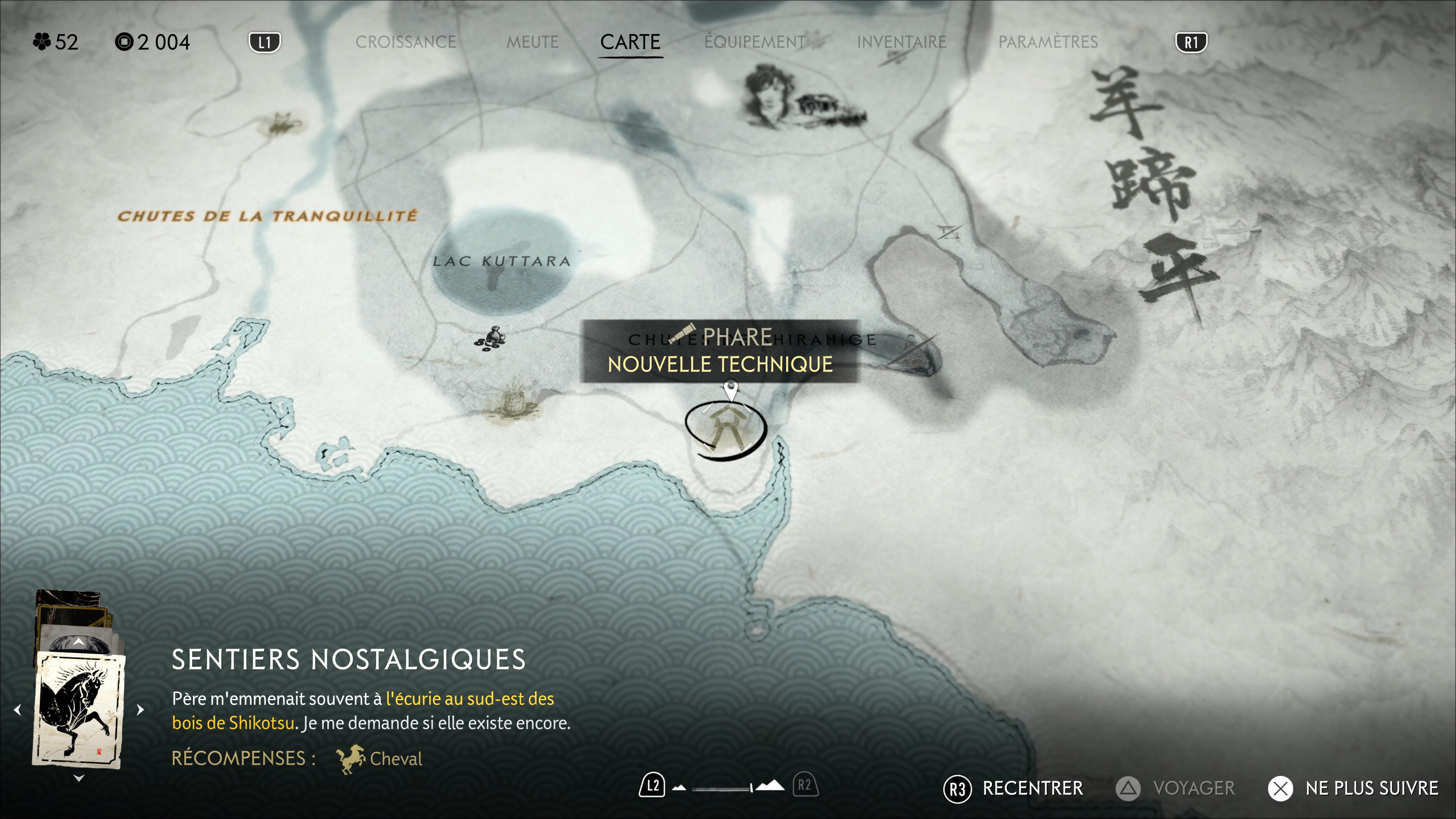Screen dimensions: 1456x819
Task: Open the Inventaire tab
Action: click(x=901, y=42)
